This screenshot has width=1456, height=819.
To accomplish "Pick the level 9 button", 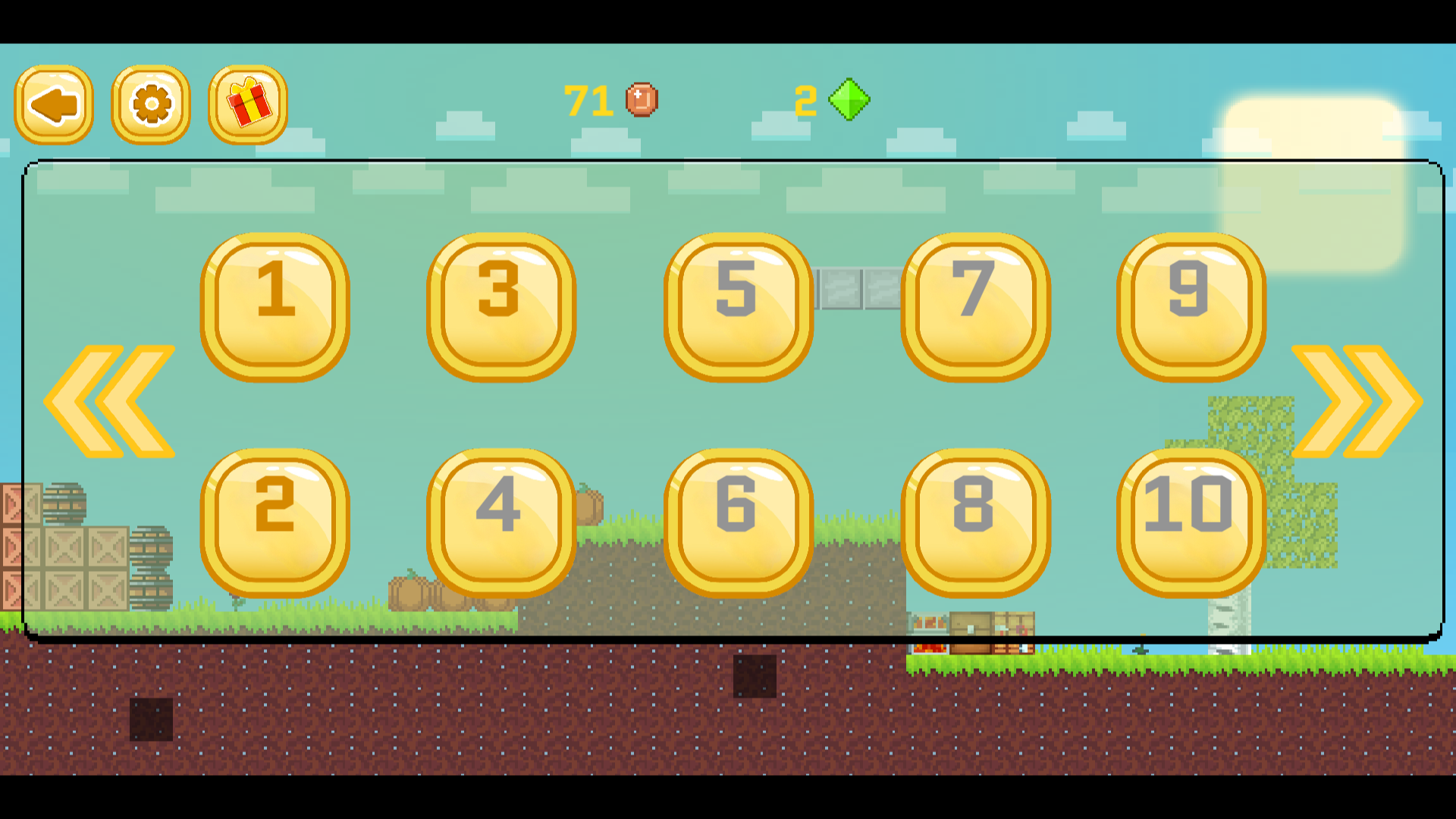I will click(1191, 306).
